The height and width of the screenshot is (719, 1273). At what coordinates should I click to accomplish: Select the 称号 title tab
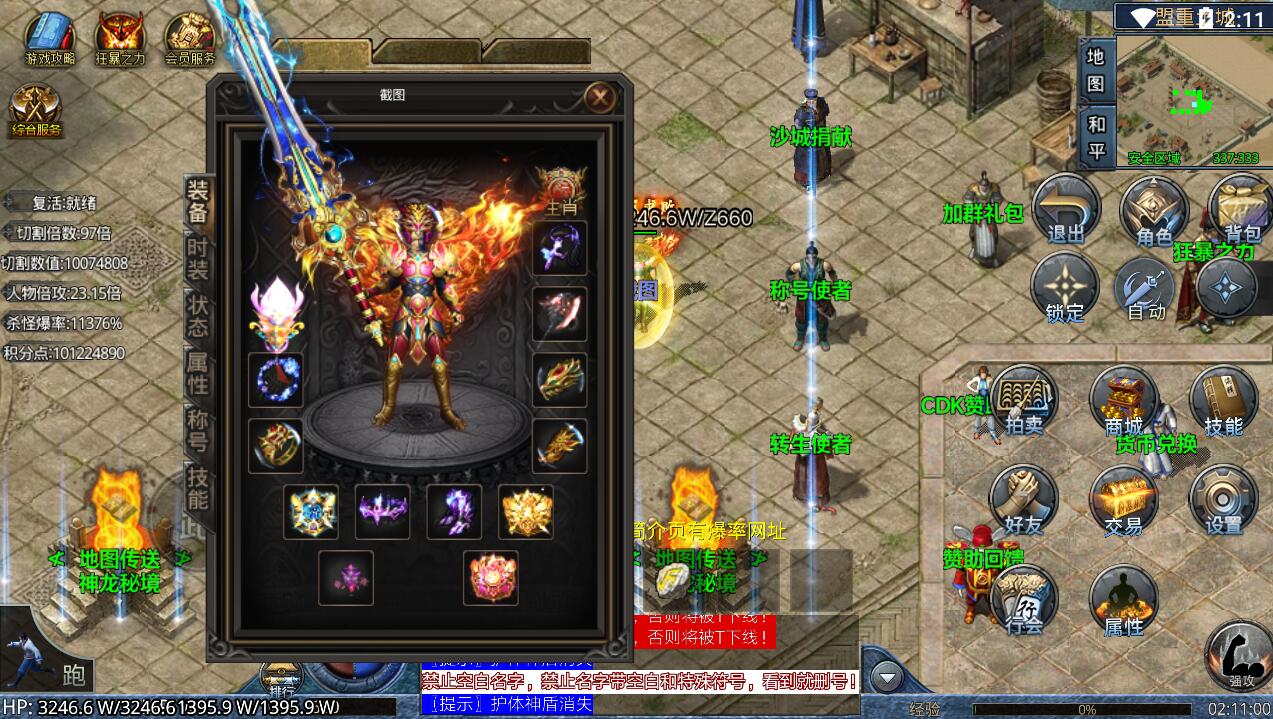[198, 429]
